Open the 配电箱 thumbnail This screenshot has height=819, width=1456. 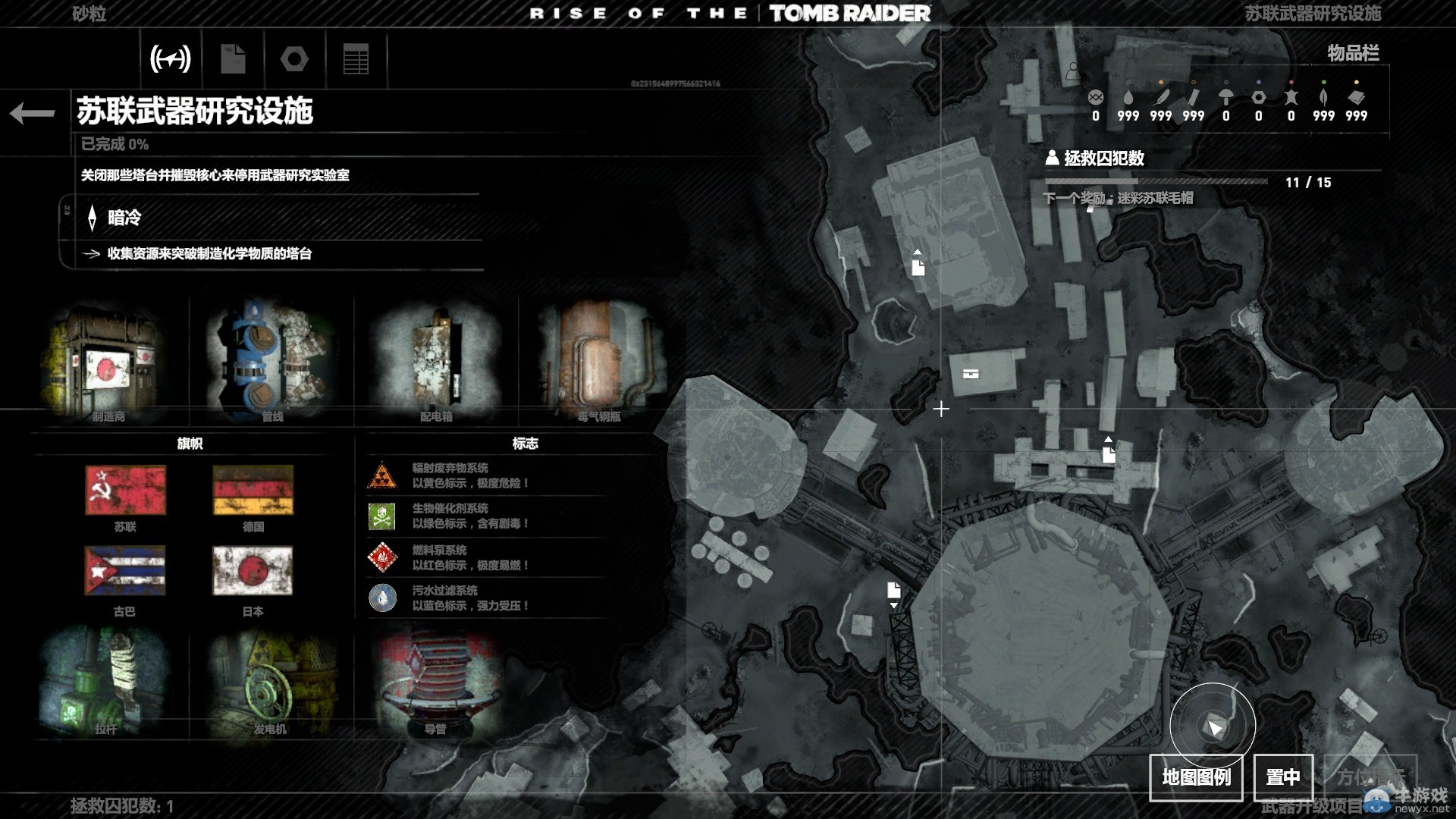coord(436,362)
